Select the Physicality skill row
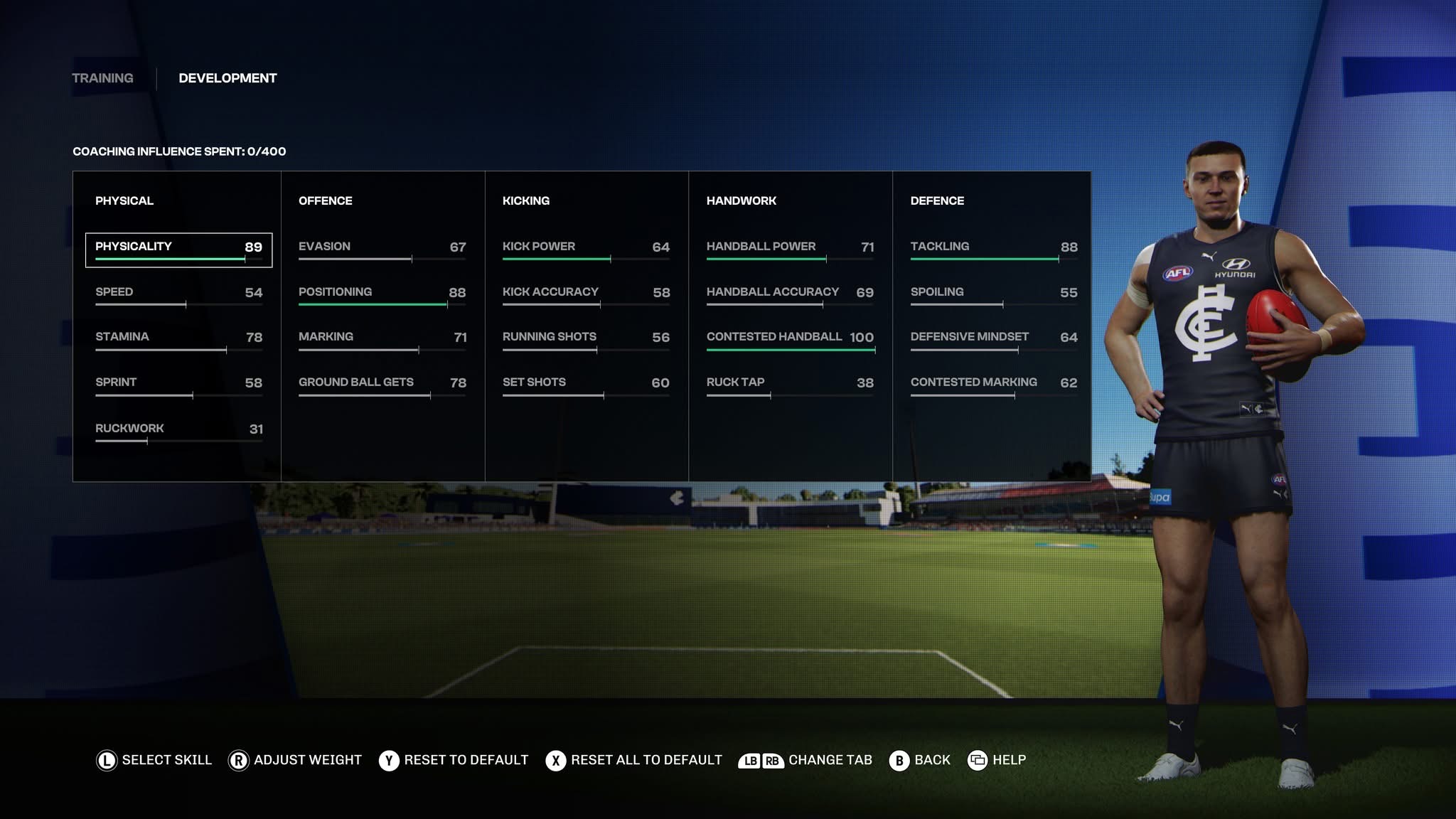The height and width of the screenshot is (819, 1456). pyautogui.click(x=178, y=249)
